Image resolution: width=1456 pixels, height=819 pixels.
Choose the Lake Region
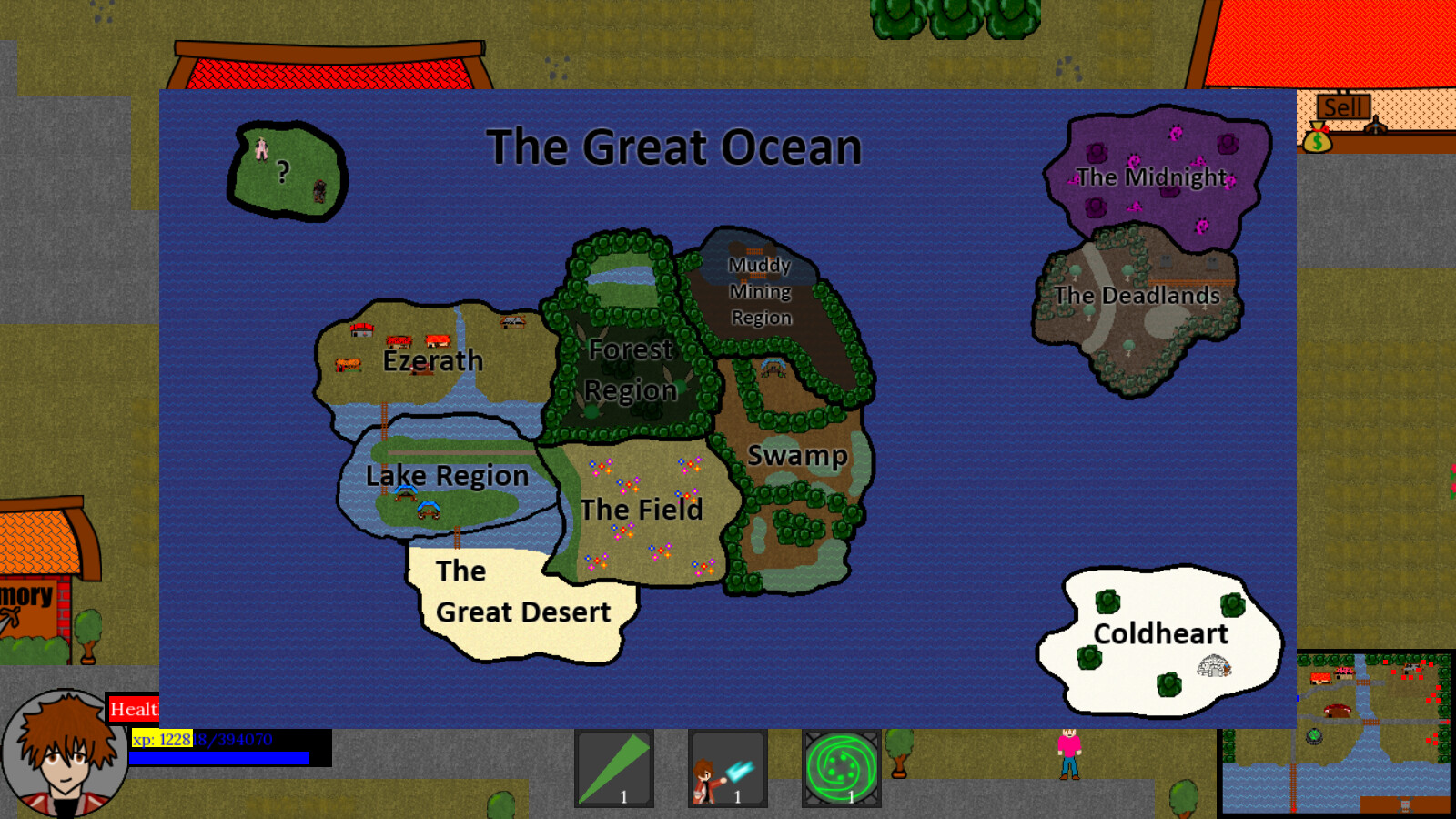(x=447, y=476)
